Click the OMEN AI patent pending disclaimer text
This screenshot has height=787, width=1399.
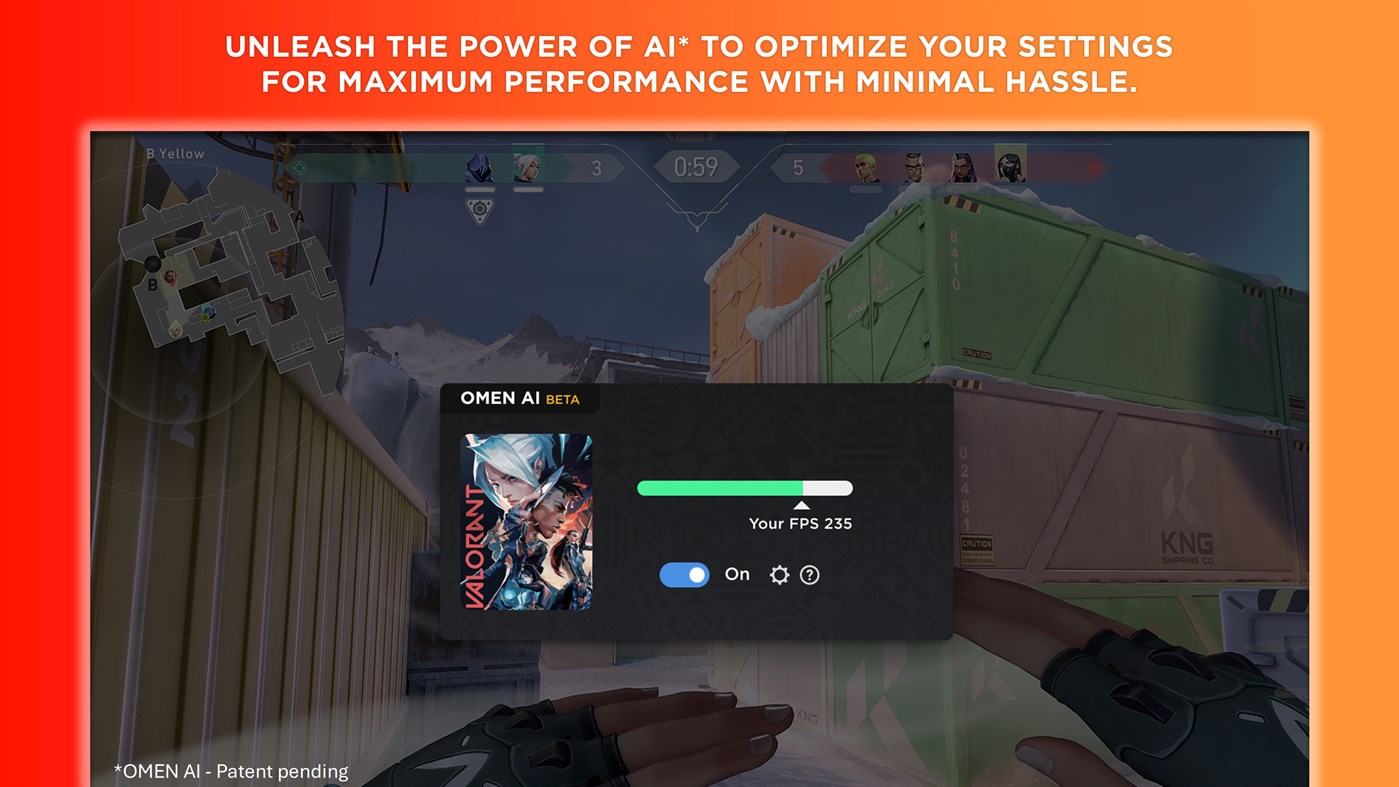click(x=231, y=771)
